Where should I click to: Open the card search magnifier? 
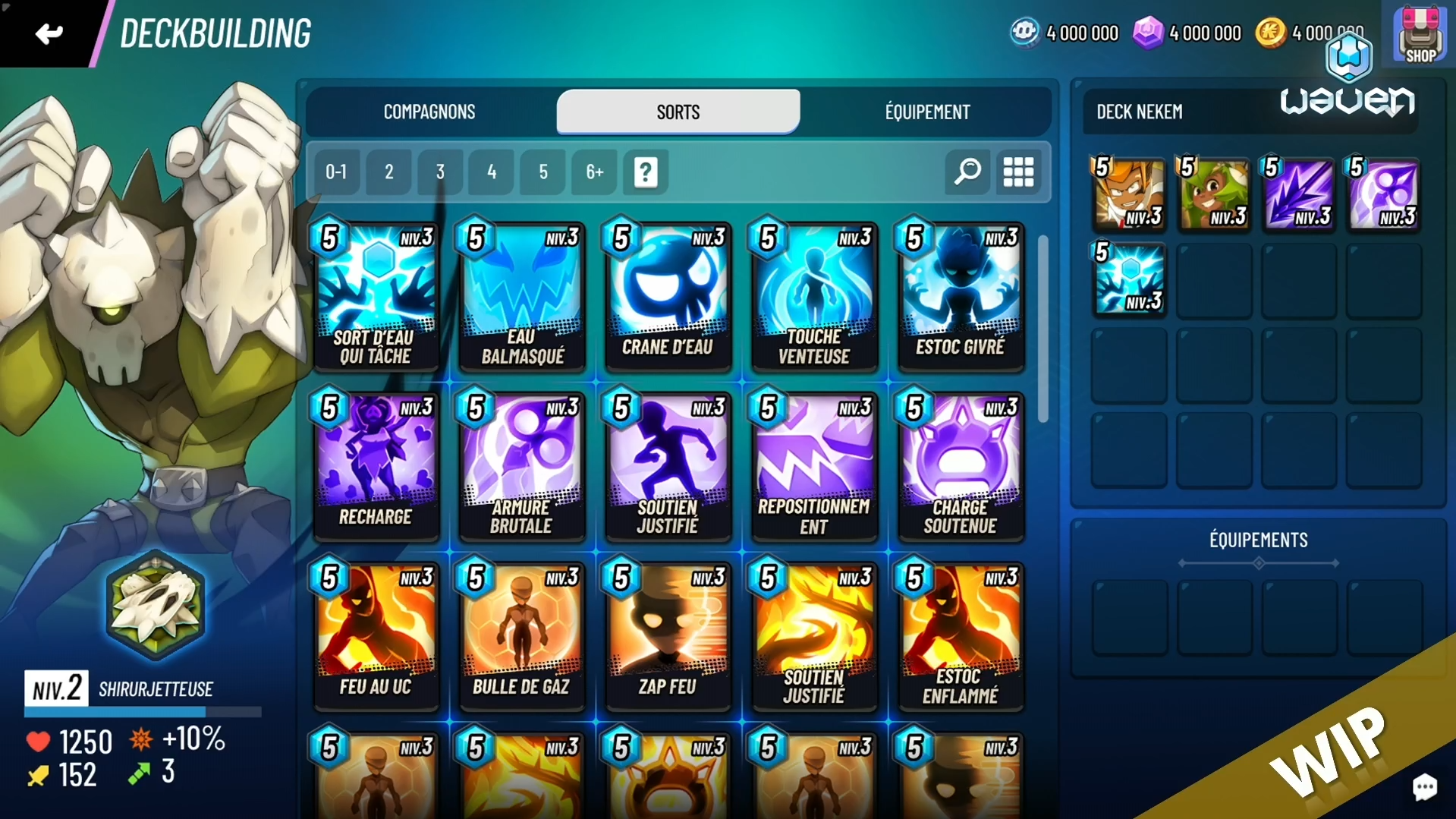[966, 172]
